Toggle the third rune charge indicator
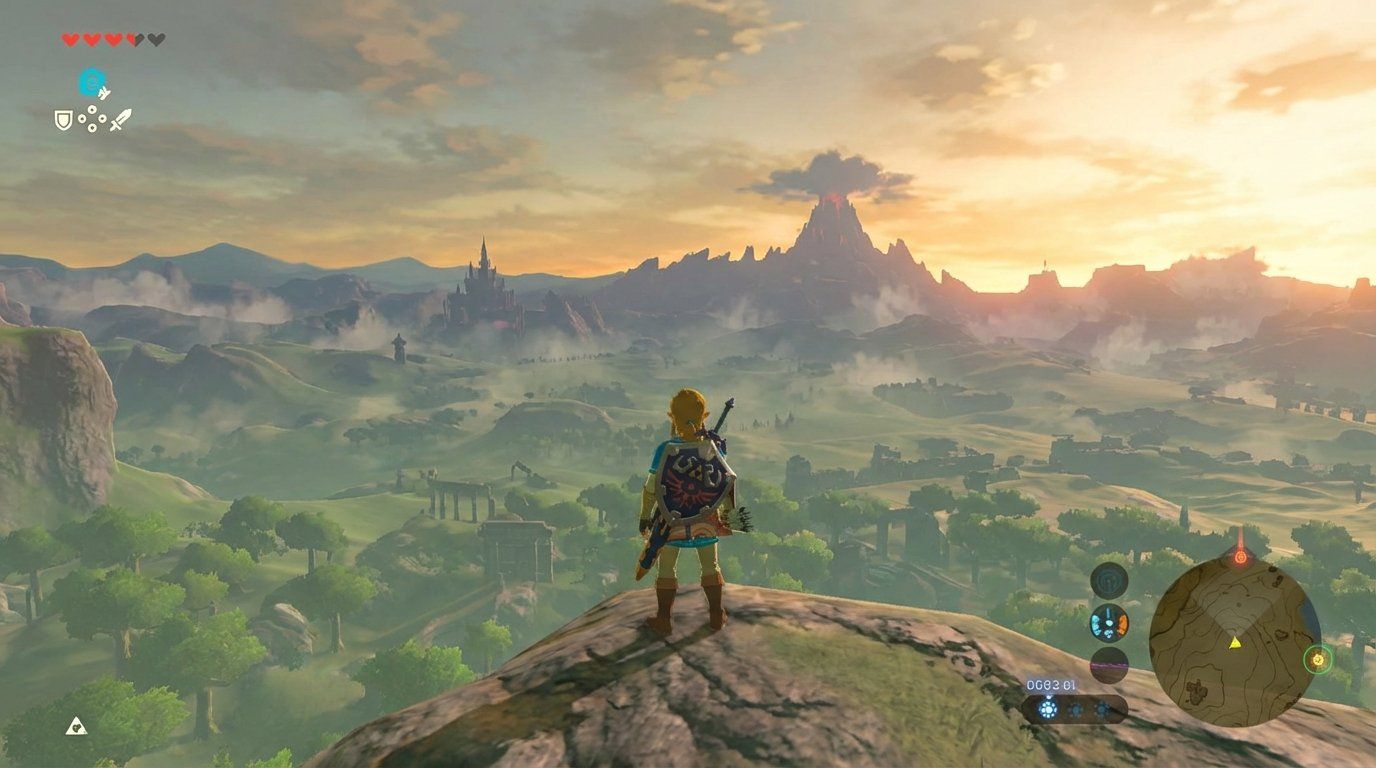Image resolution: width=1376 pixels, height=768 pixels. pos(1102,709)
